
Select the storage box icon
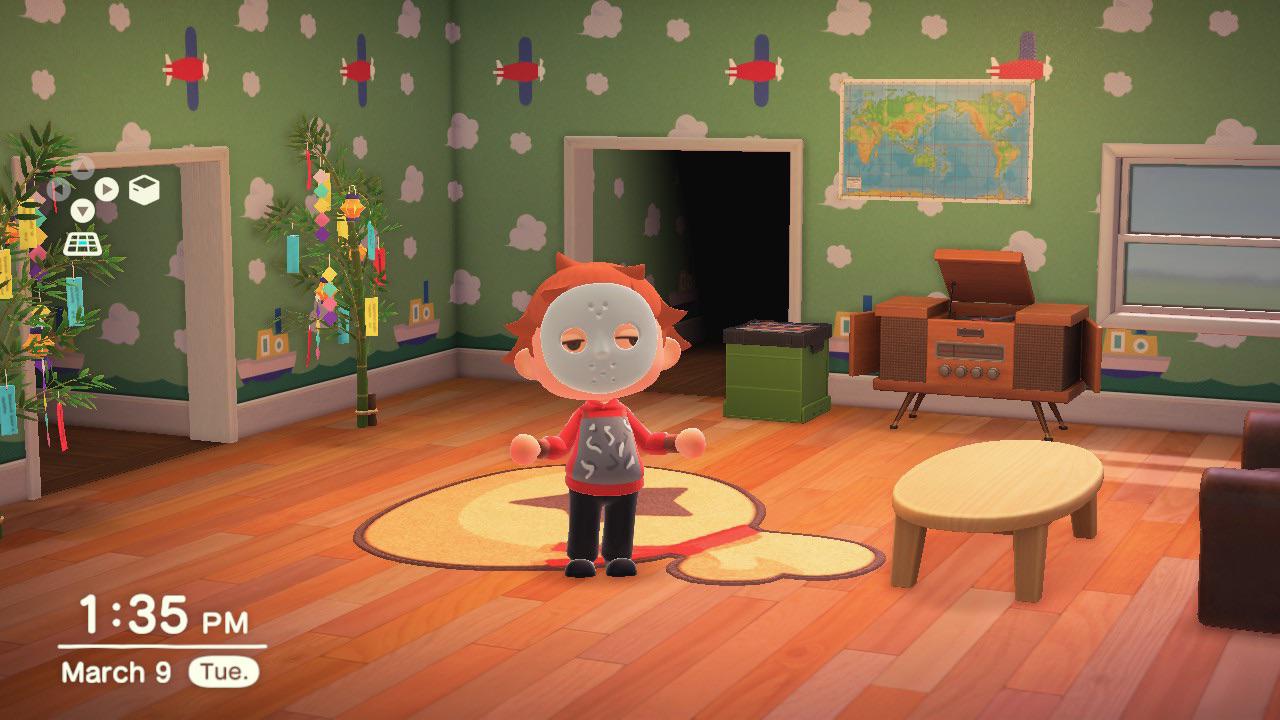click(144, 189)
